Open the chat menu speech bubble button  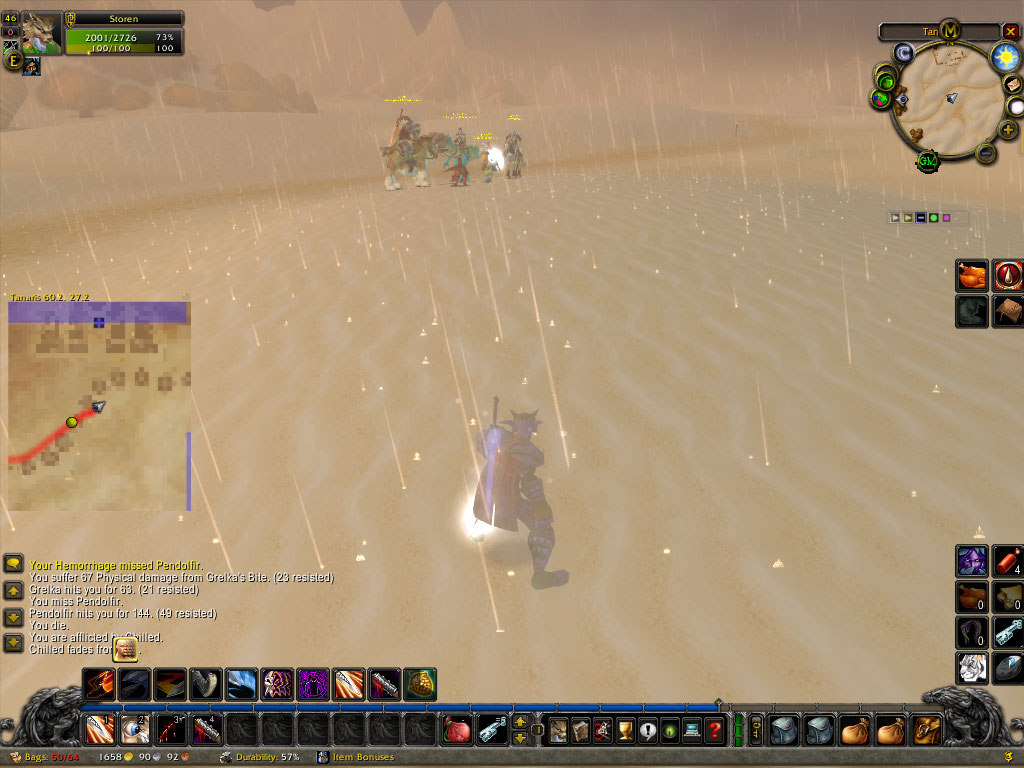point(14,564)
